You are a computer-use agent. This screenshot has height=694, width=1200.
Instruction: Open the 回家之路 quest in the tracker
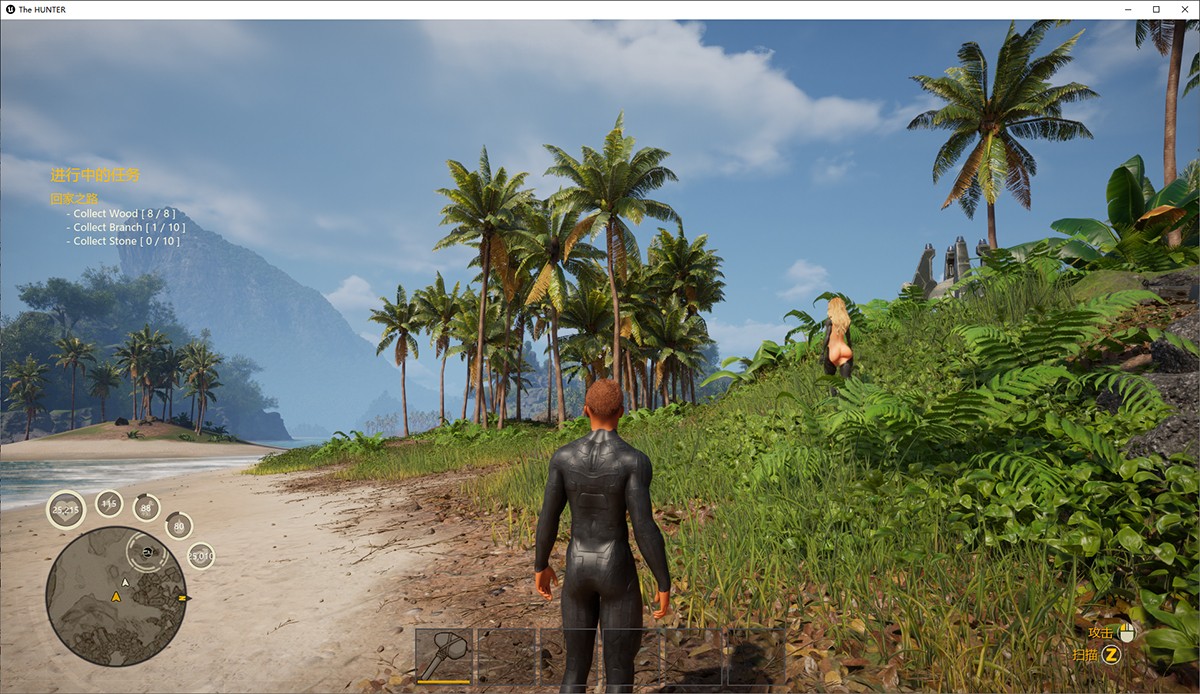tap(74, 199)
